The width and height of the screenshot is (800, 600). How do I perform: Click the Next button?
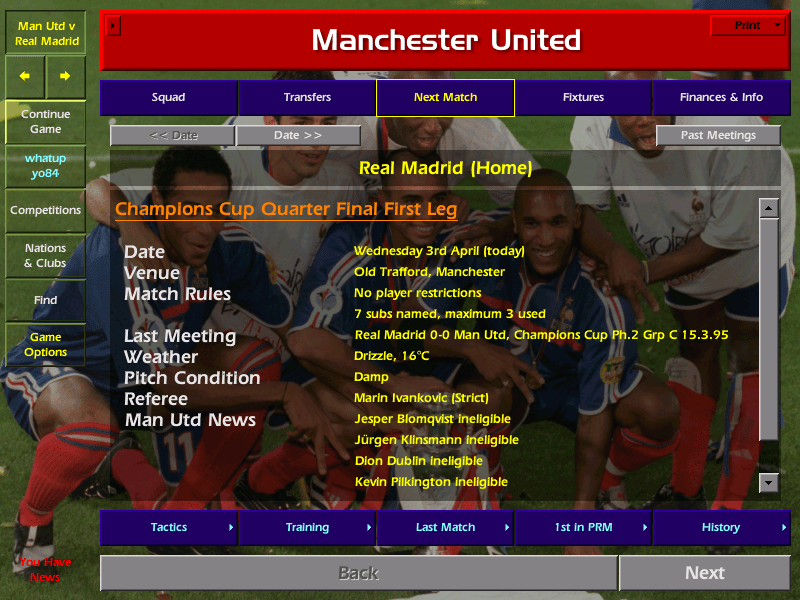[x=704, y=573]
